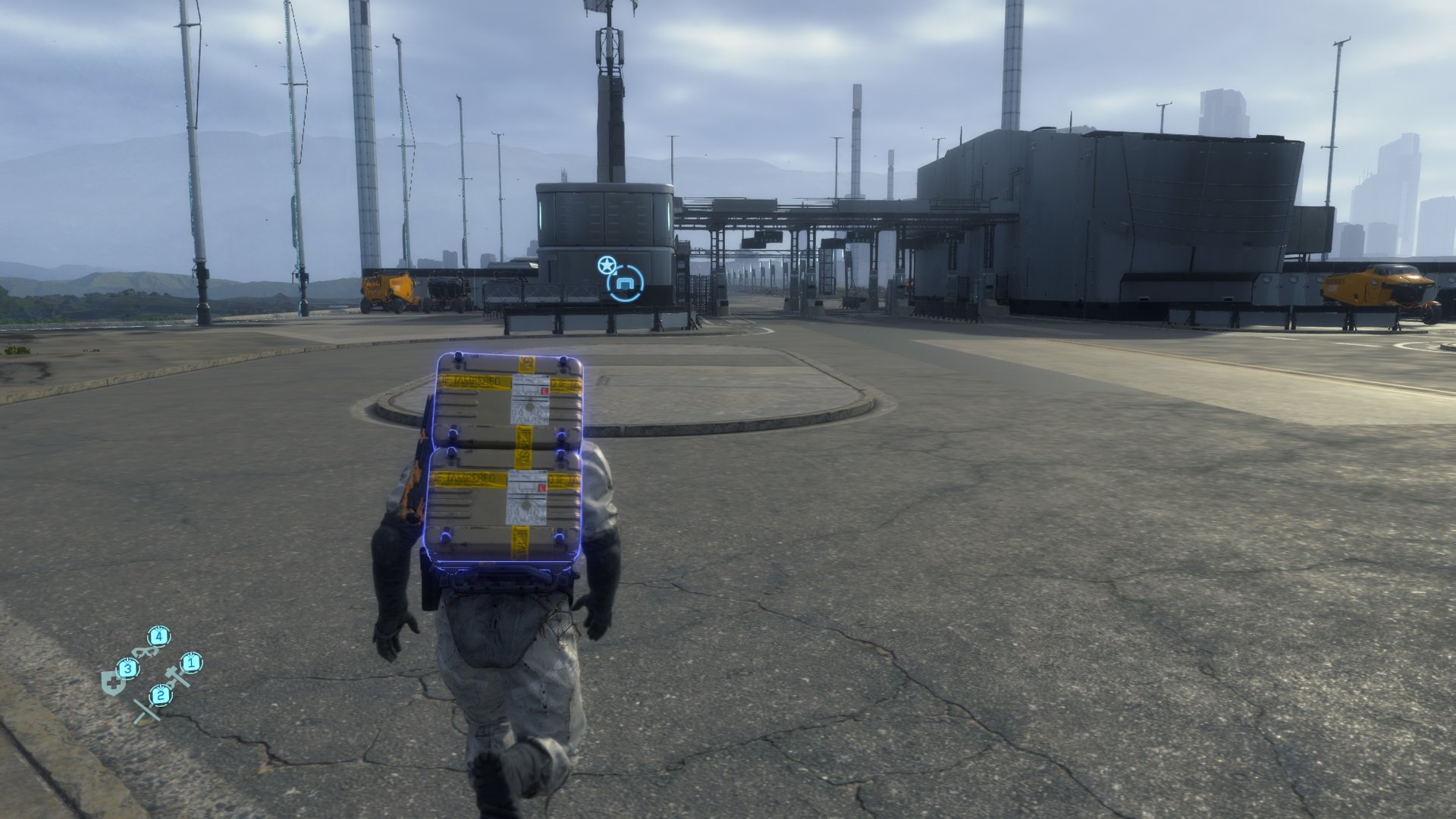Screen dimensions: 1456x819
Task: Select the shield with cross icon
Action: click(x=111, y=679)
